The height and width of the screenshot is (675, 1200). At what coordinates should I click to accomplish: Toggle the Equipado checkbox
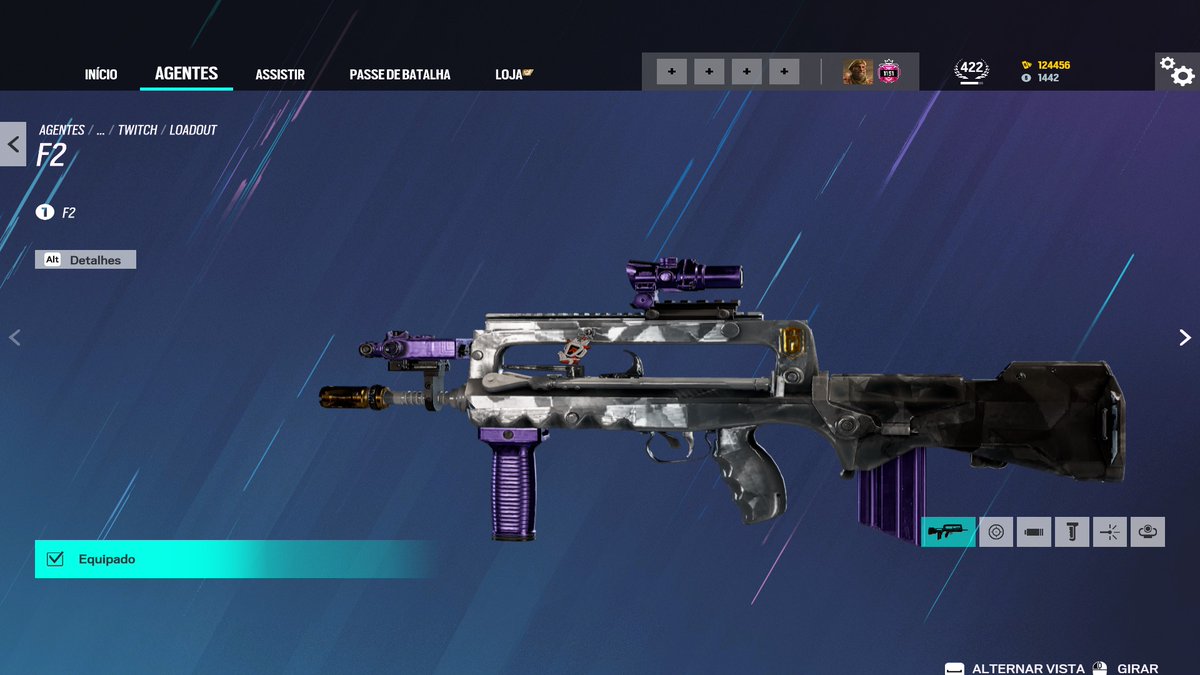point(56,559)
